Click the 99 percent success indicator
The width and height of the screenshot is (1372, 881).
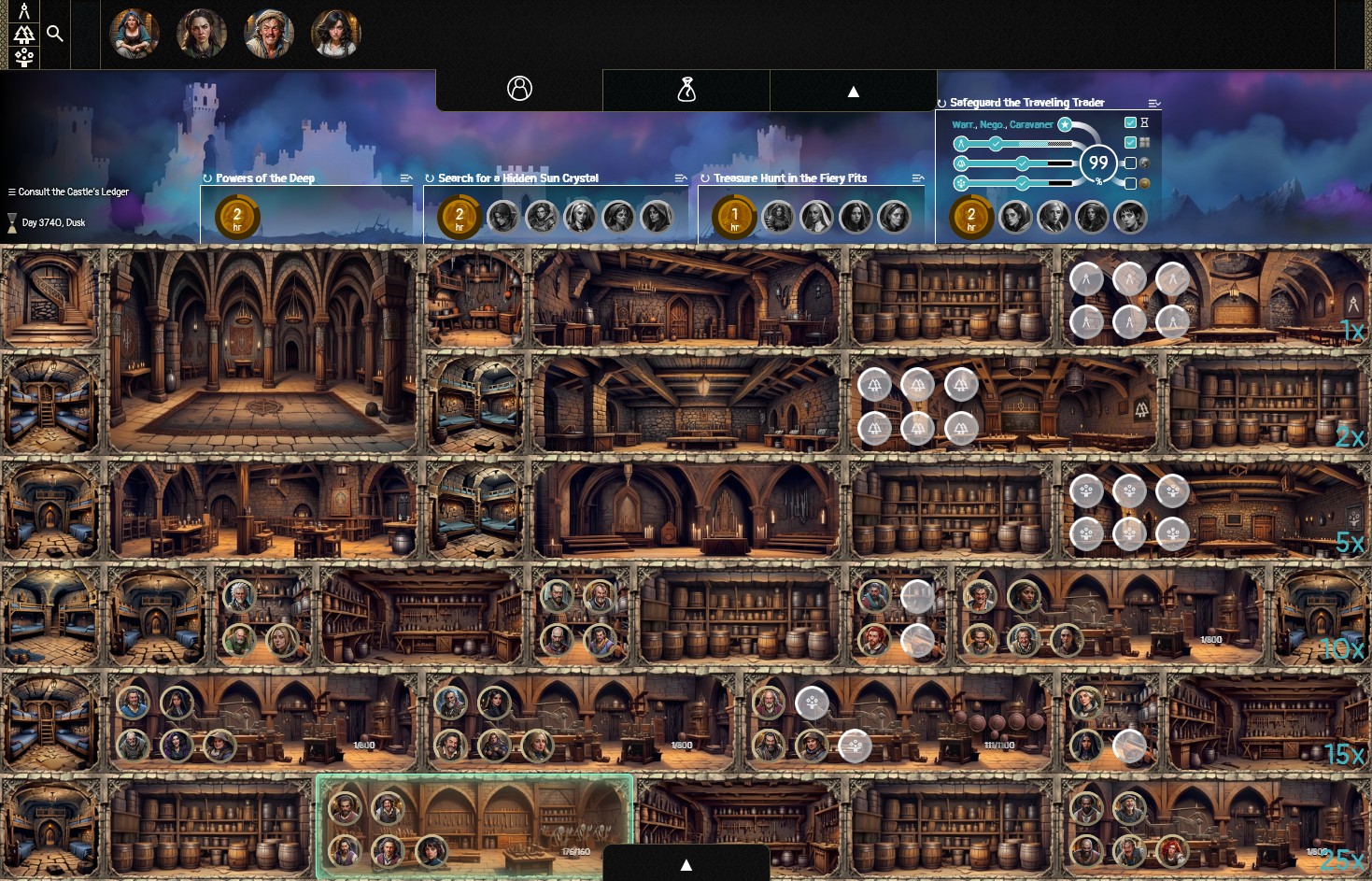point(1098,163)
